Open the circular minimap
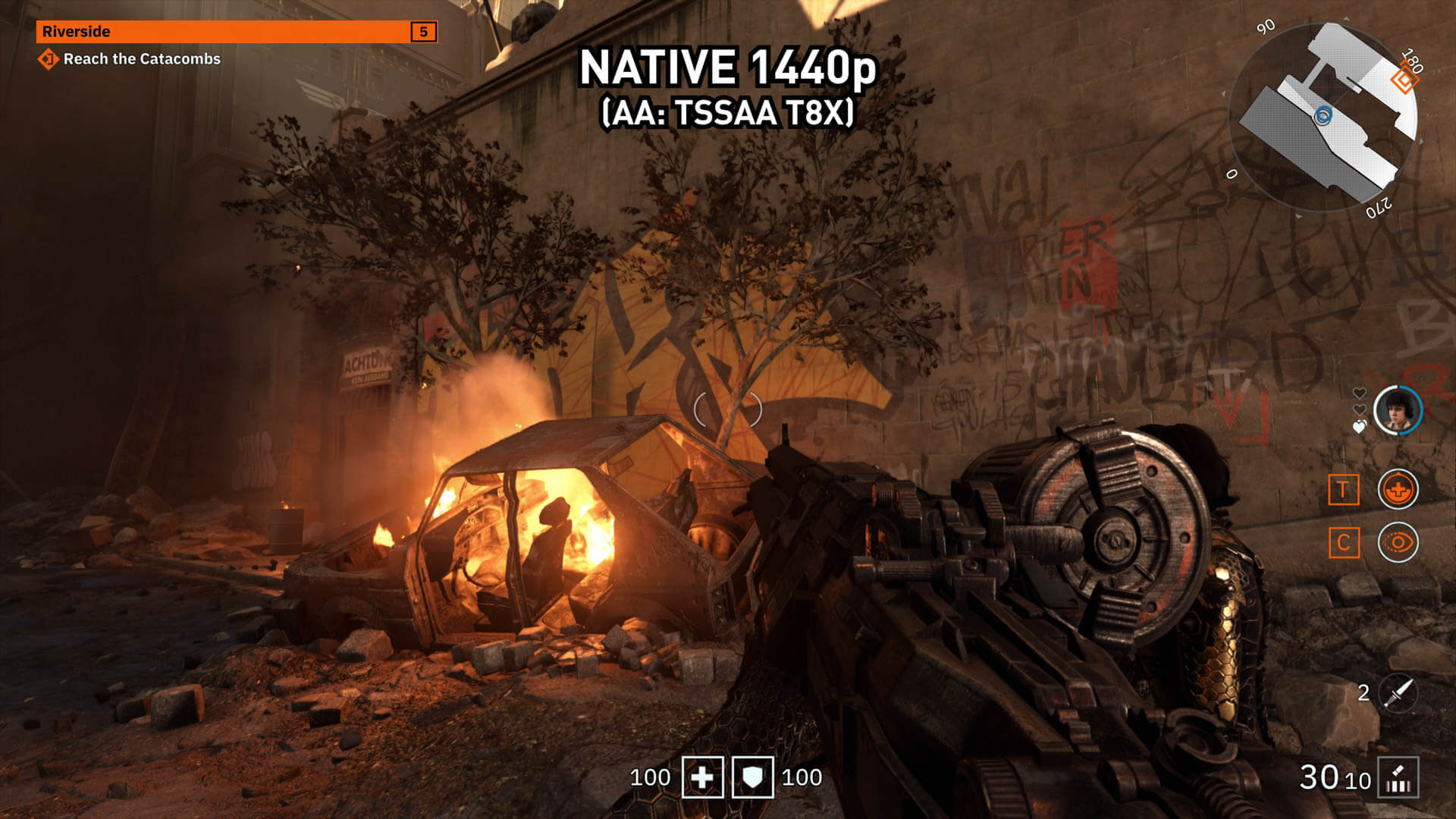This screenshot has width=1456, height=819. [1323, 118]
